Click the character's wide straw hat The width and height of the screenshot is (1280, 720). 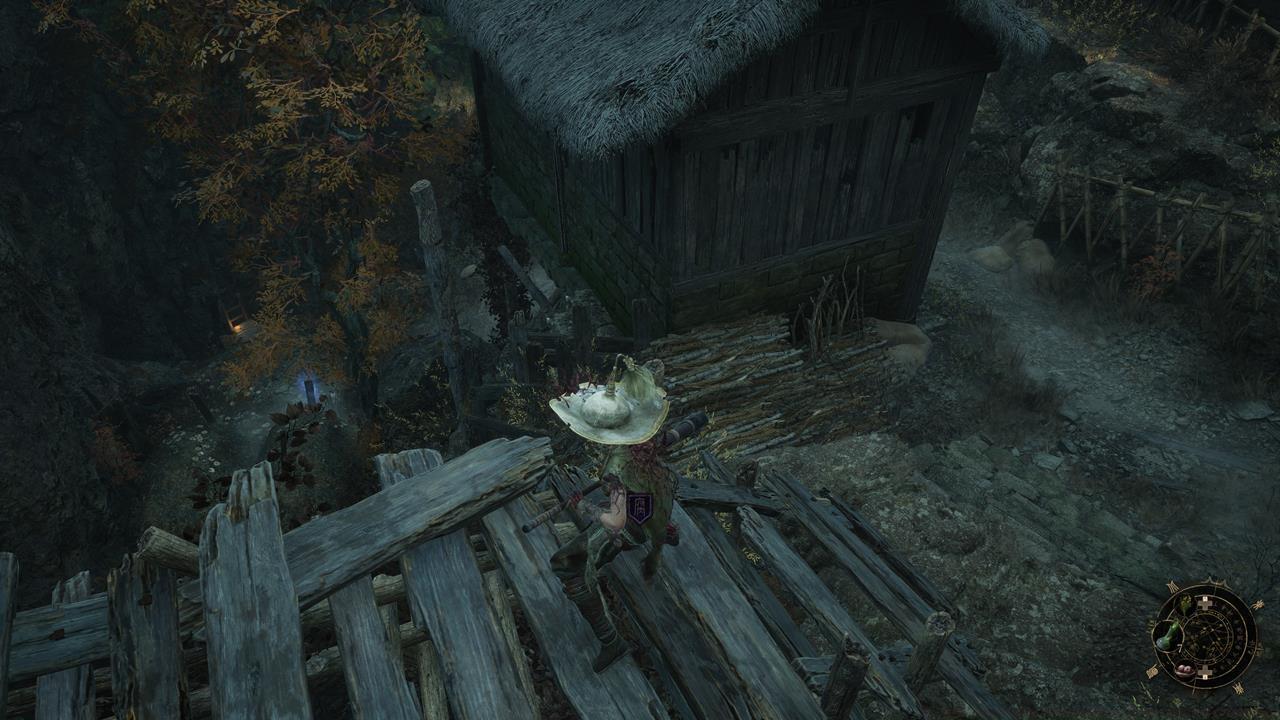[608, 408]
